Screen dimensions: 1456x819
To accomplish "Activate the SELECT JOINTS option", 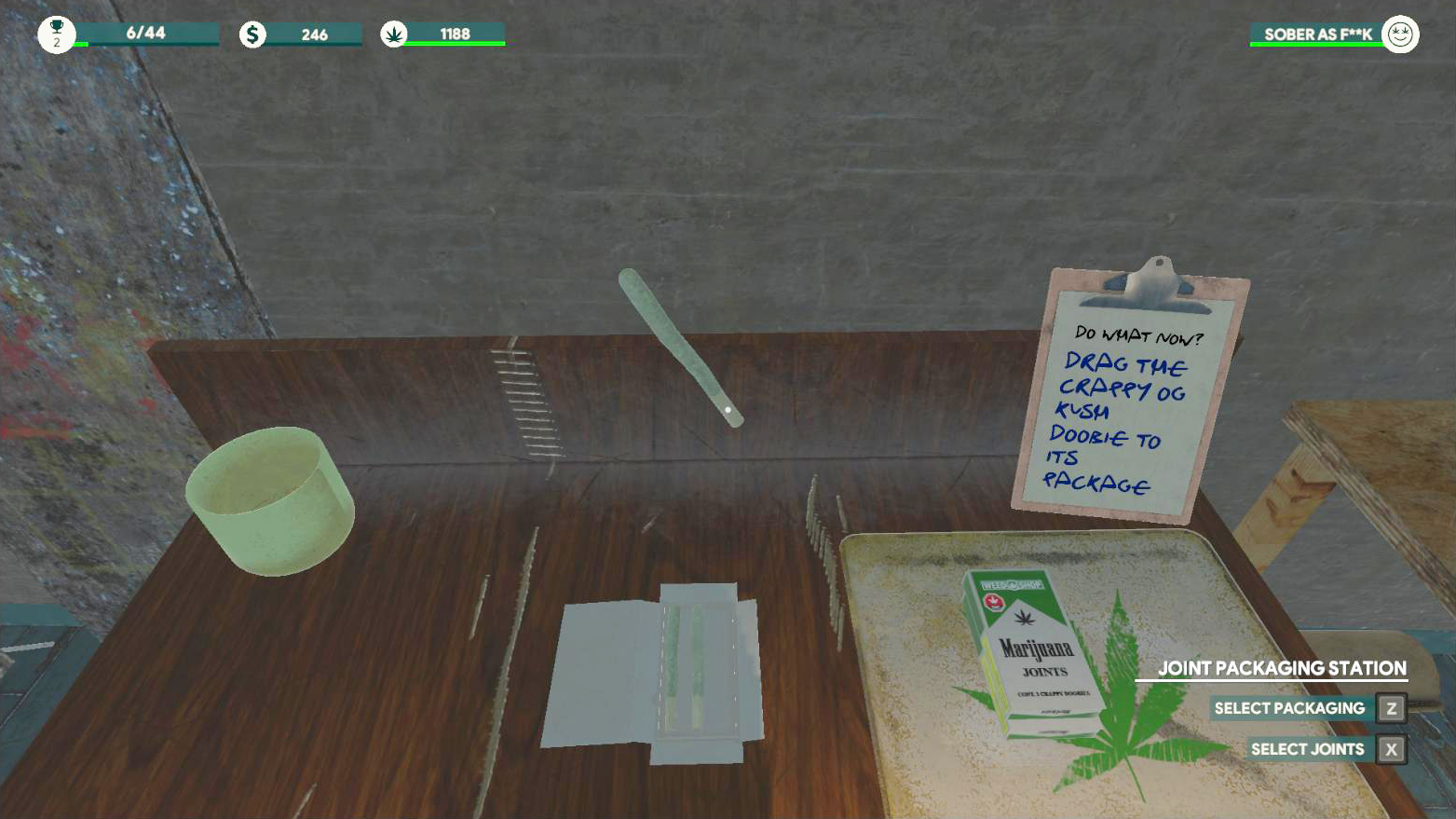I will (x=1308, y=748).
